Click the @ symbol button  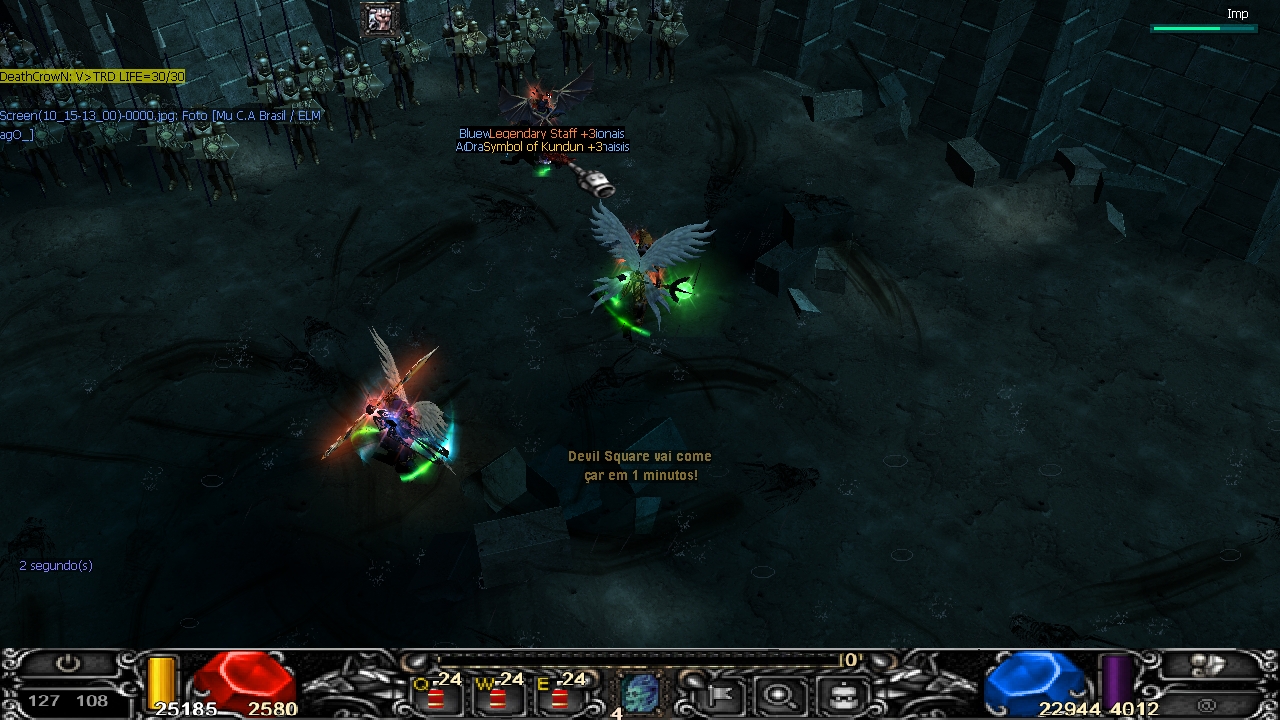pos(1208,705)
